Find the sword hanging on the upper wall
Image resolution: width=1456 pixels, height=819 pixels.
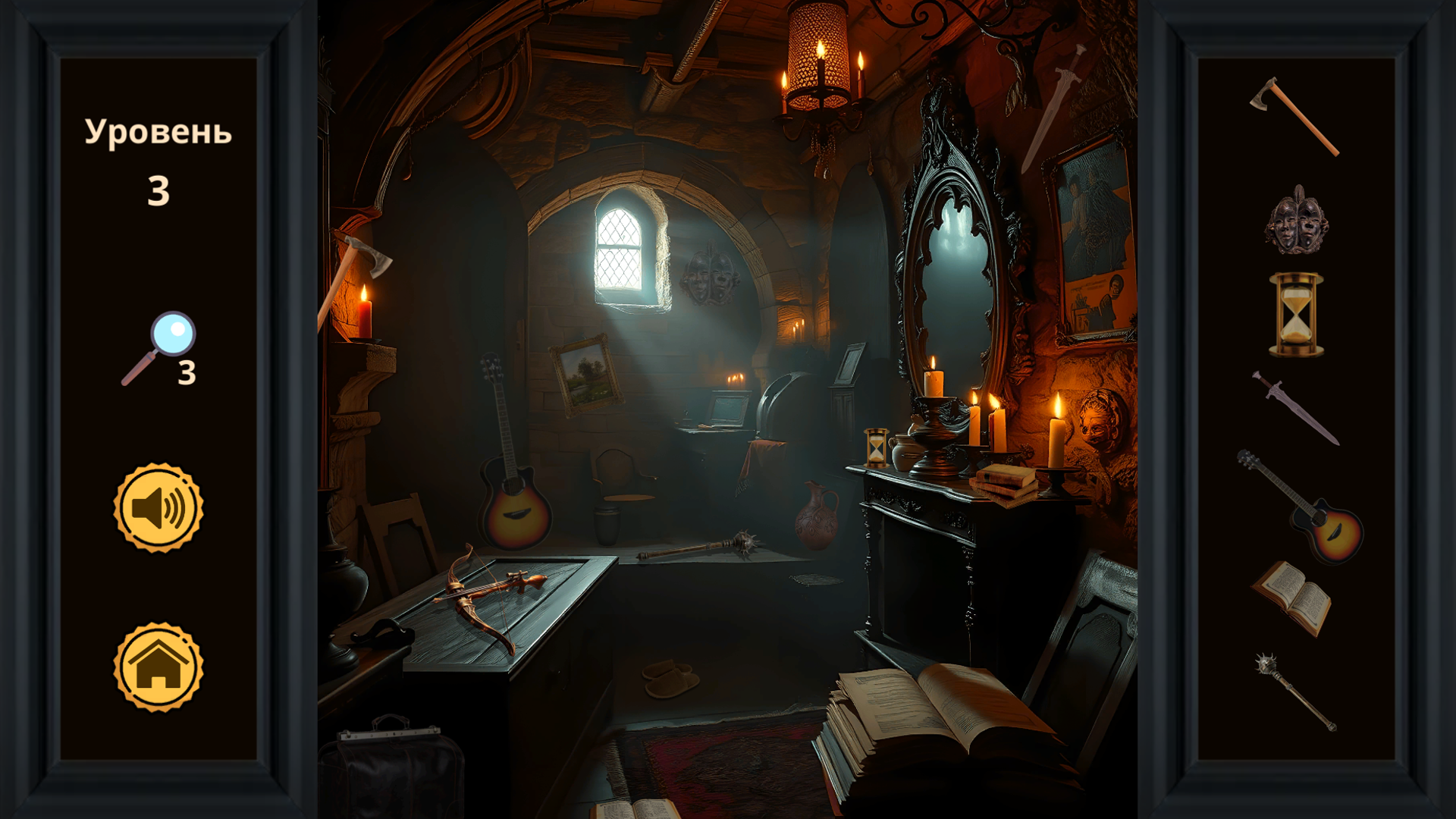coord(1046,114)
